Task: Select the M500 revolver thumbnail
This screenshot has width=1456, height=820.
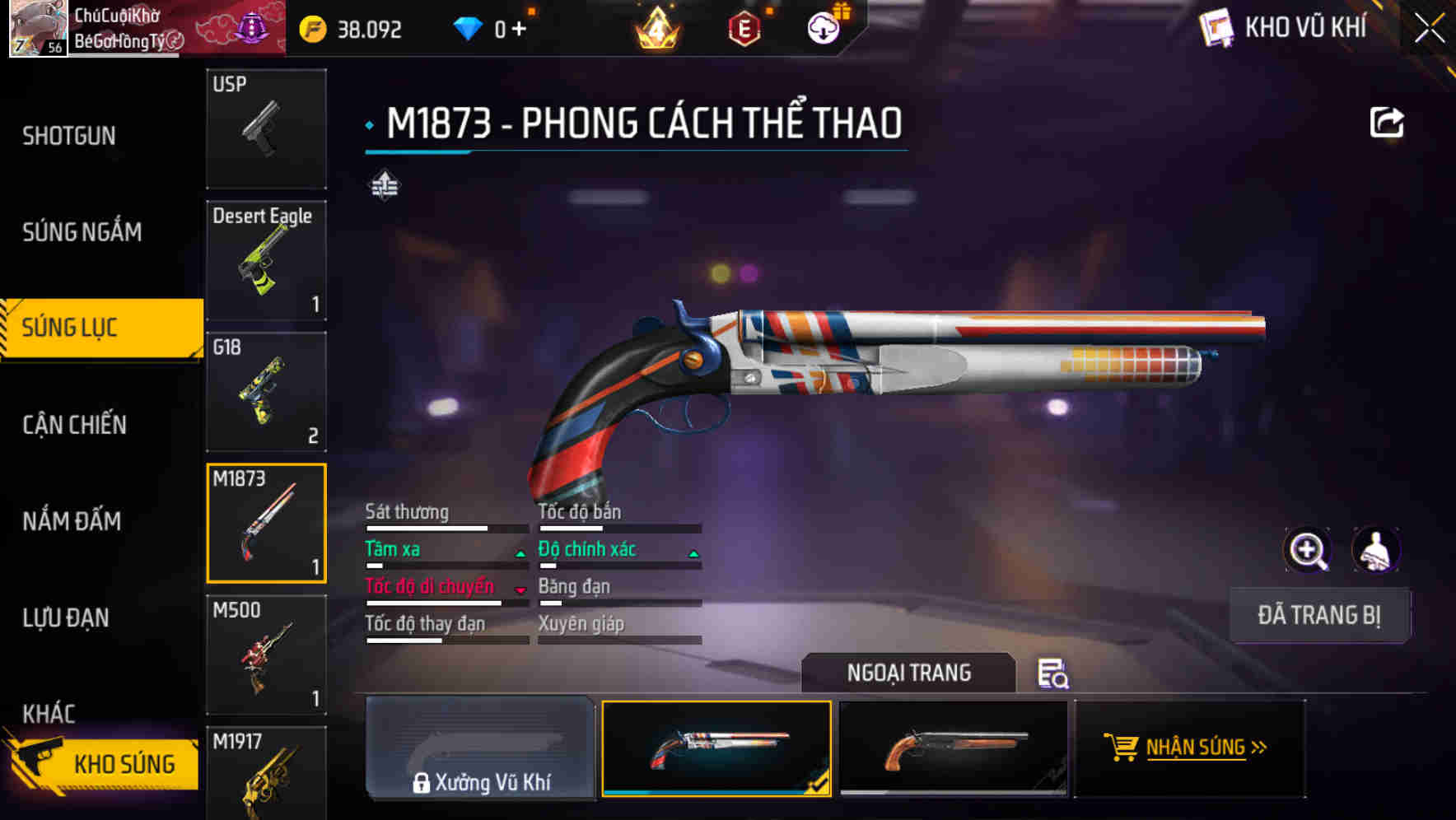Action: pyautogui.click(x=266, y=655)
